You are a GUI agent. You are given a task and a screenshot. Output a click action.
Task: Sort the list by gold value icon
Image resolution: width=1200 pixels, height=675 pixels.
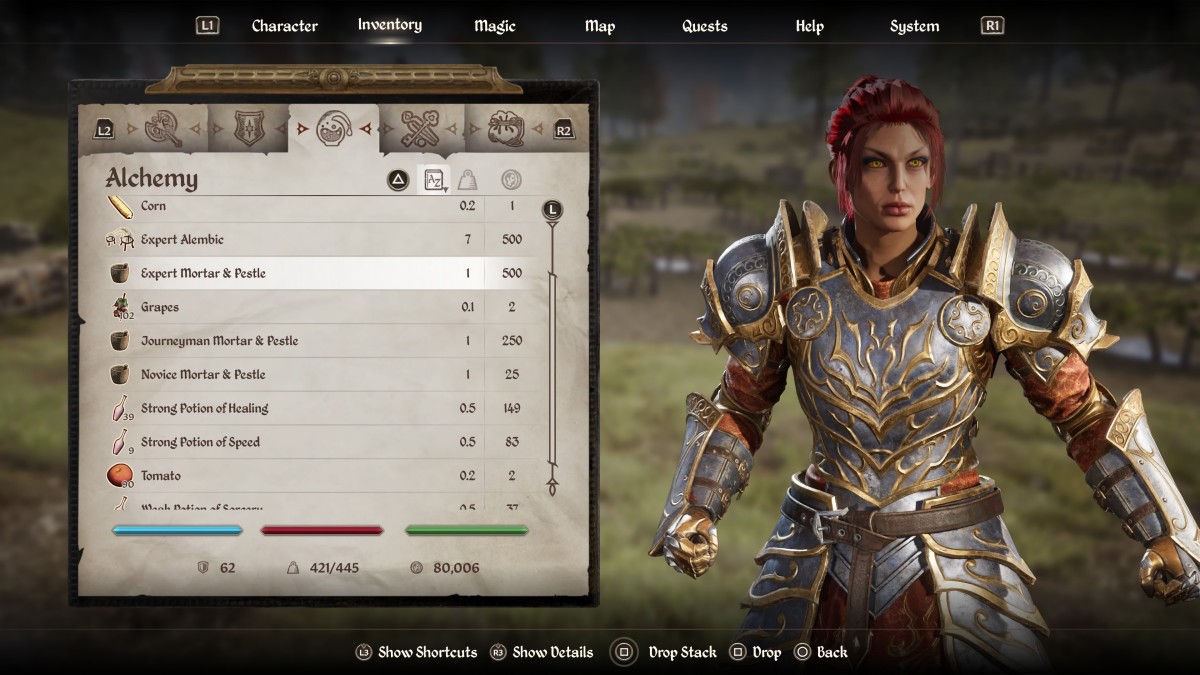pyautogui.click(x=511, y=180)
